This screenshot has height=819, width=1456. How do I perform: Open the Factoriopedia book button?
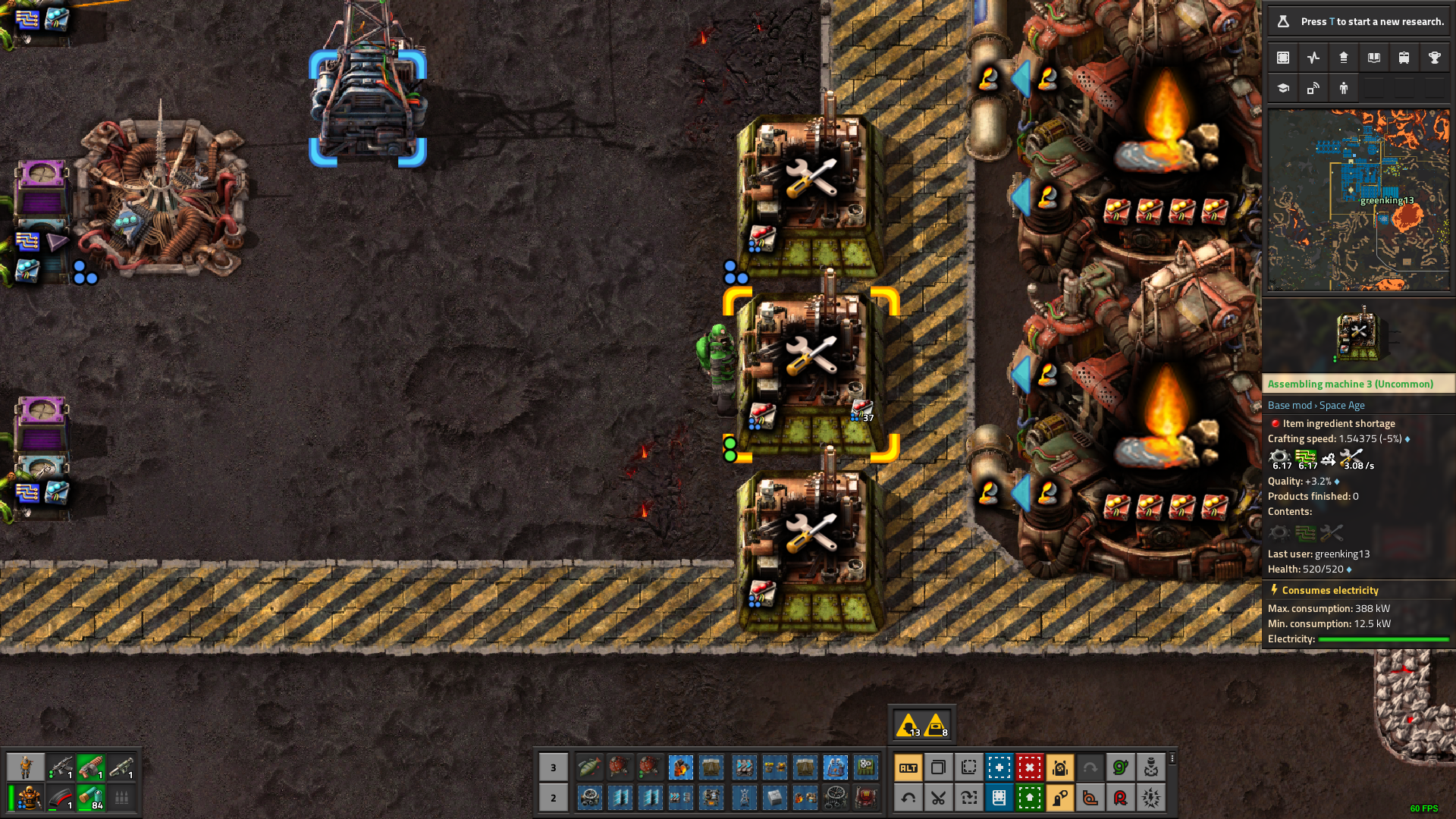[x=1373, y=58]
